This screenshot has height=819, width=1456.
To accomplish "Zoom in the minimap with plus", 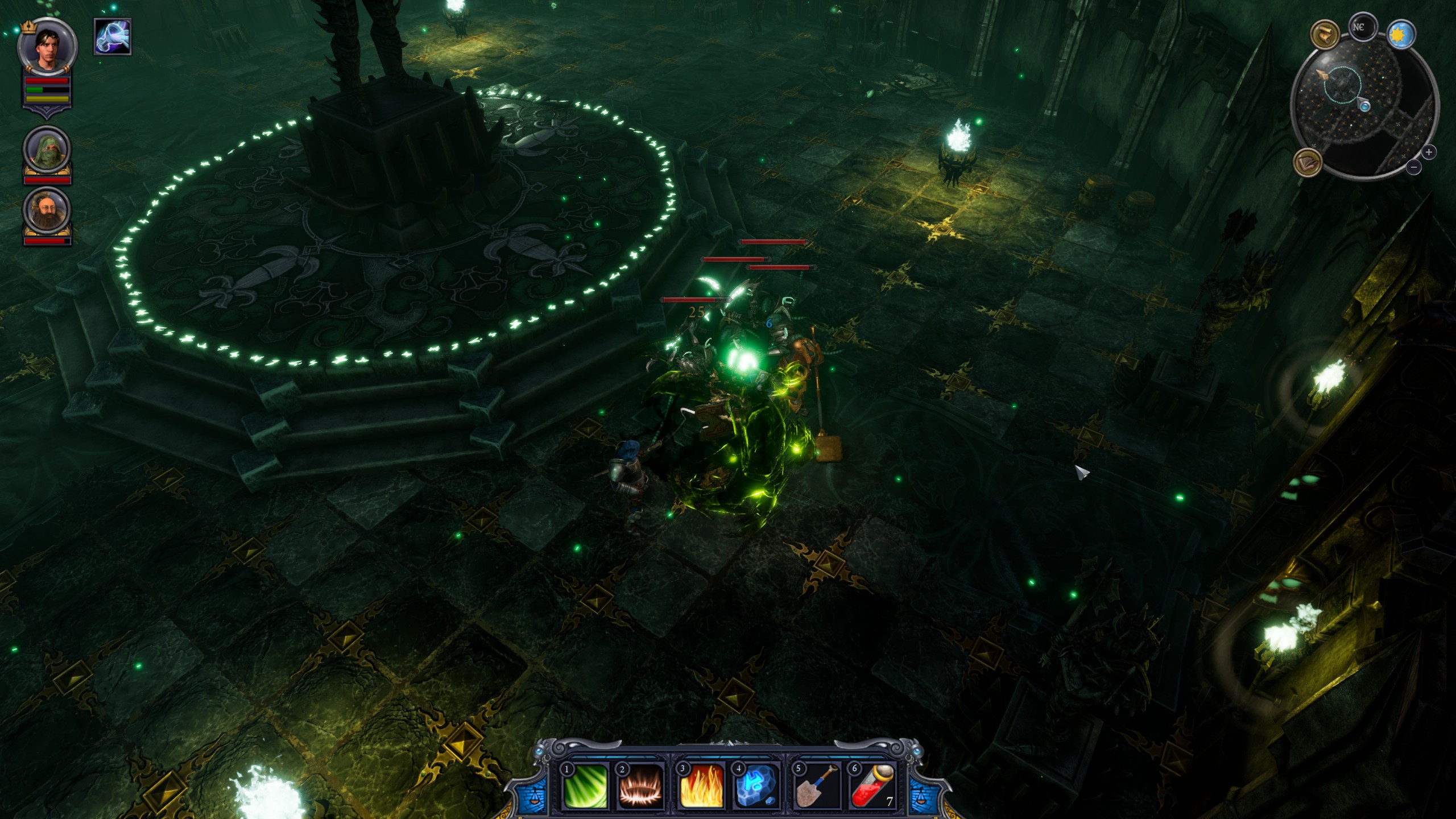I will click(x=1429, y=152).
